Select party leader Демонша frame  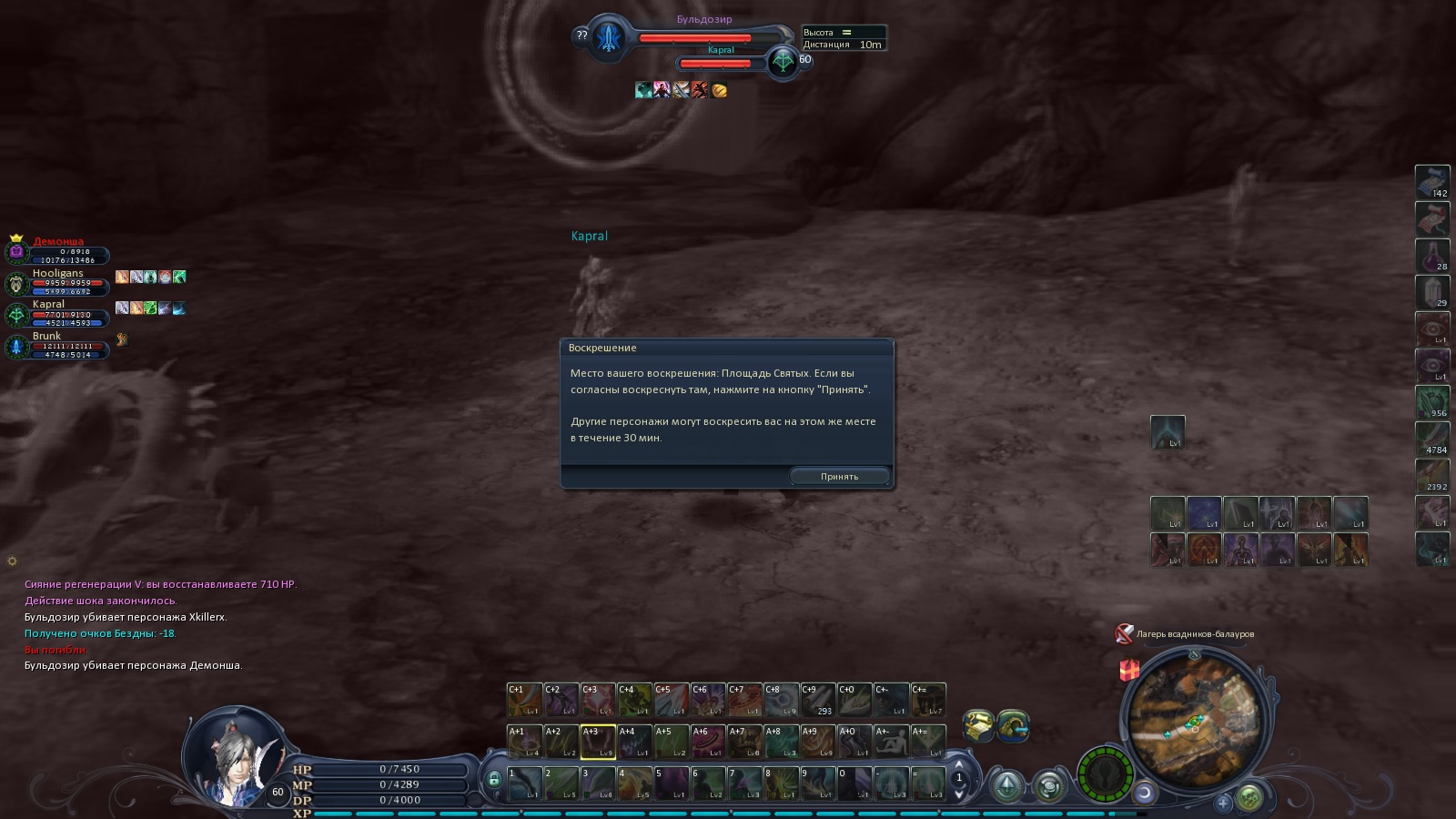point(58,250)
